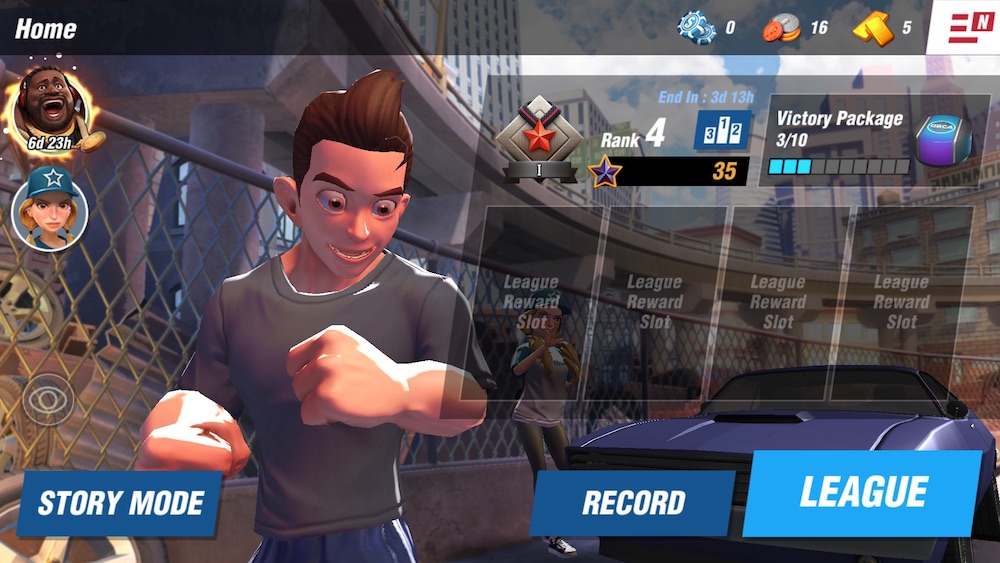Open the Record screen
This screenshot has height=563, width=1000.
[x=633, y=503]
